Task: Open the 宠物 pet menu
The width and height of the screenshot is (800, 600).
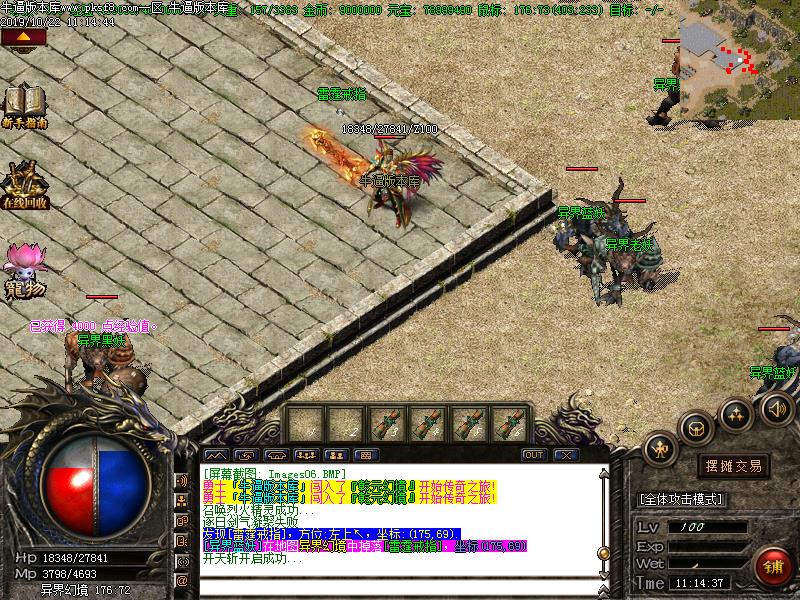Action: (x=24, y=268)
